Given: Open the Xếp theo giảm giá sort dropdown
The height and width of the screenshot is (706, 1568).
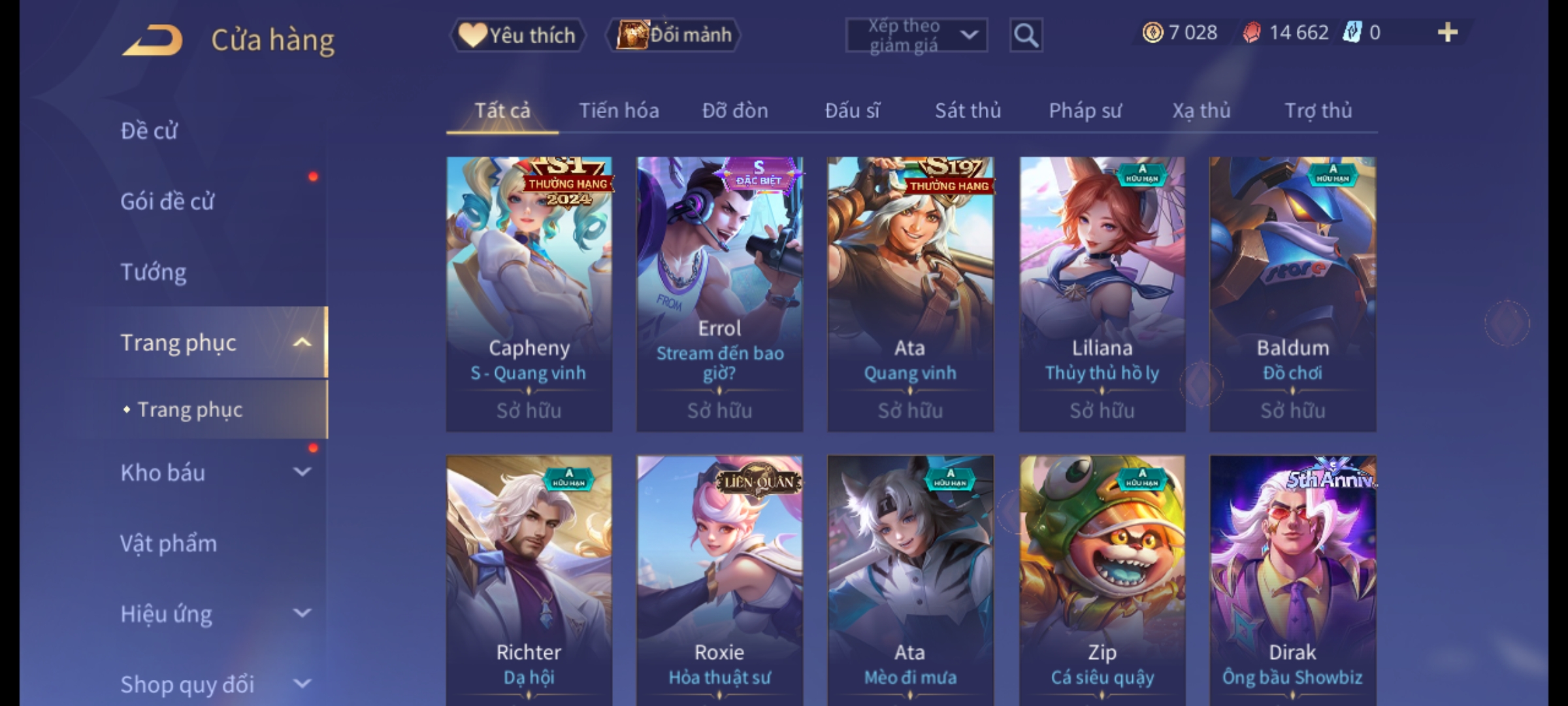Looking at the screenshot, I should [x=916, y=35].
